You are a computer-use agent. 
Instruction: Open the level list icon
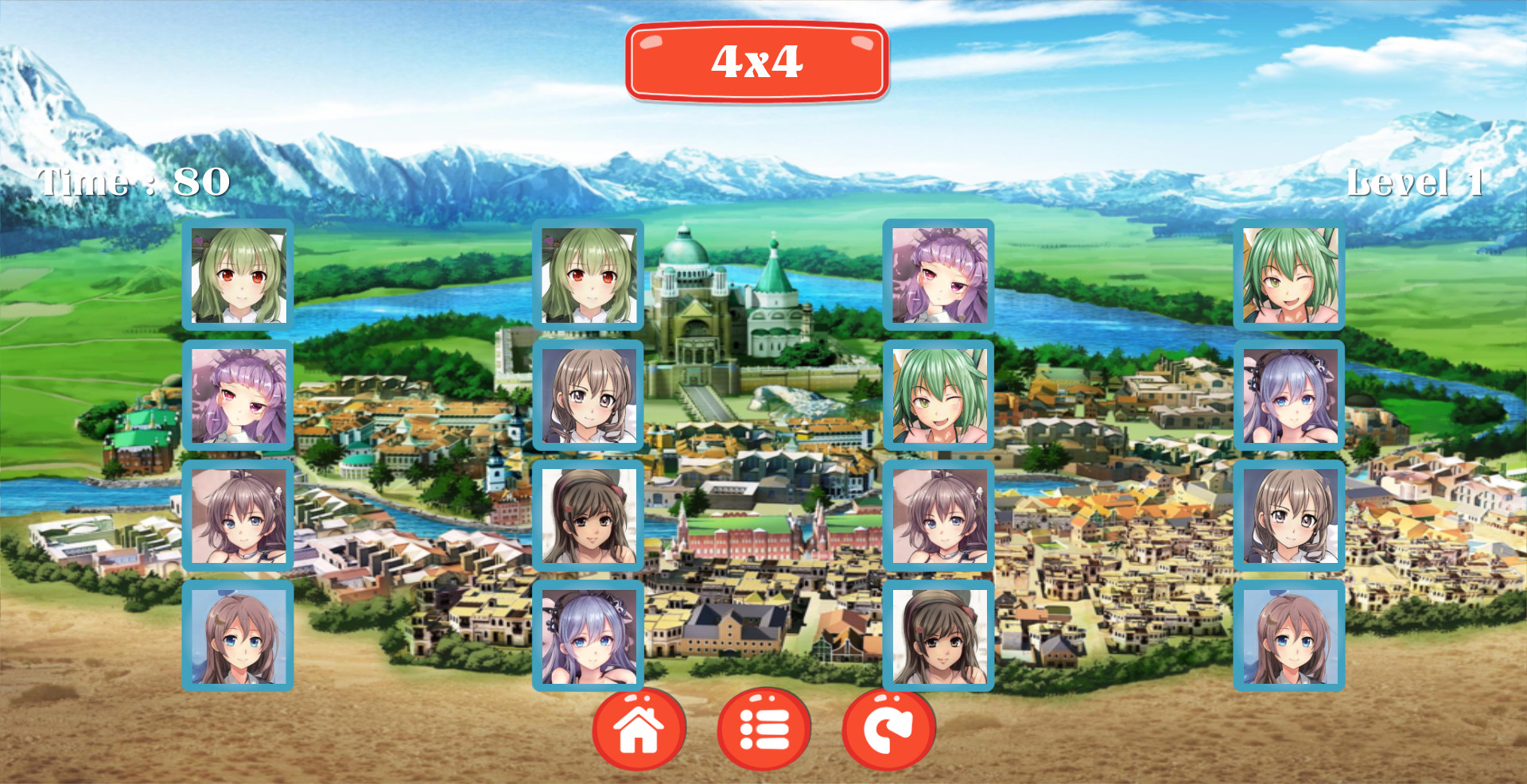763,728
